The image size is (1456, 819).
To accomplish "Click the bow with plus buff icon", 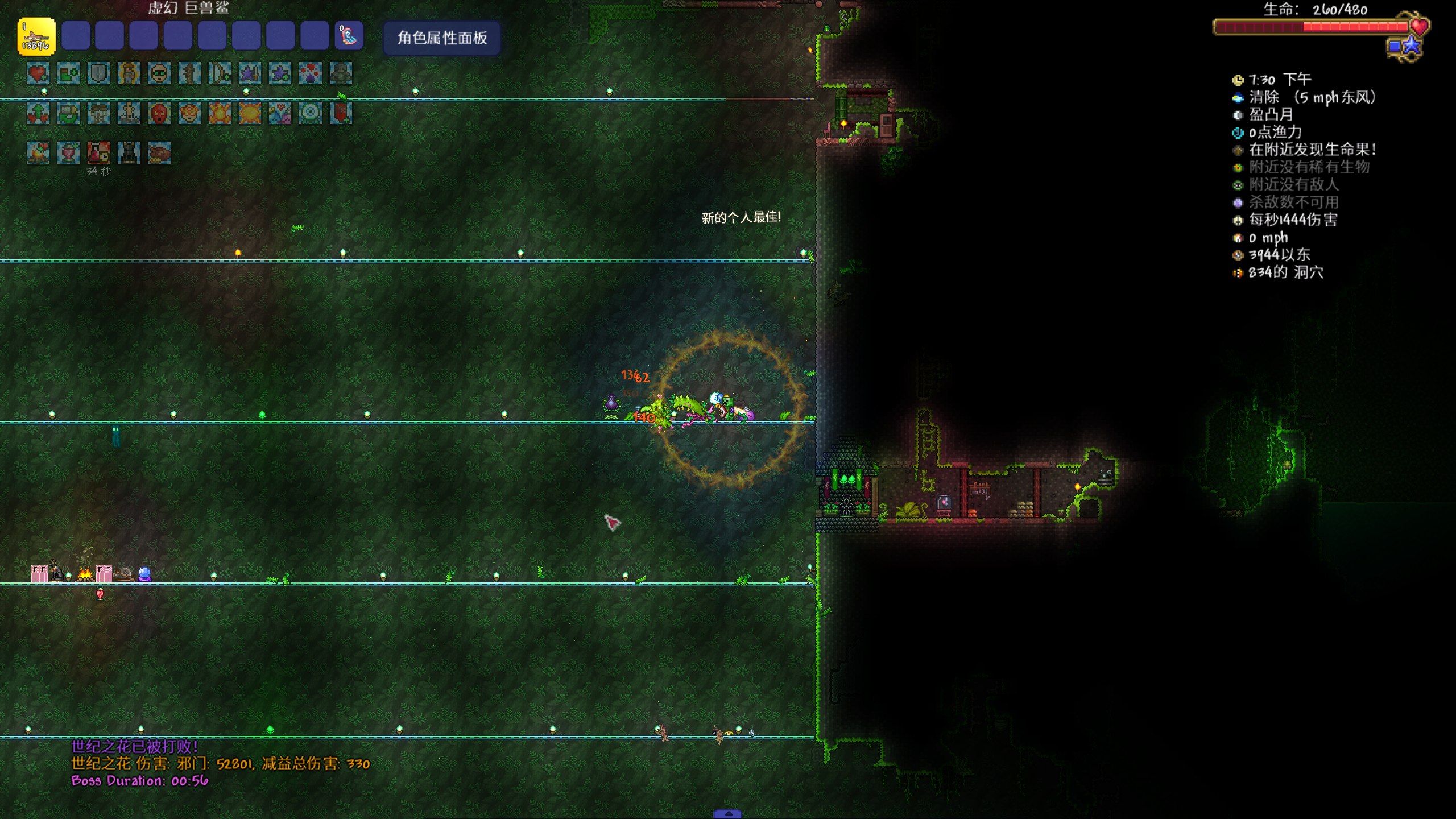I will 220,73.
